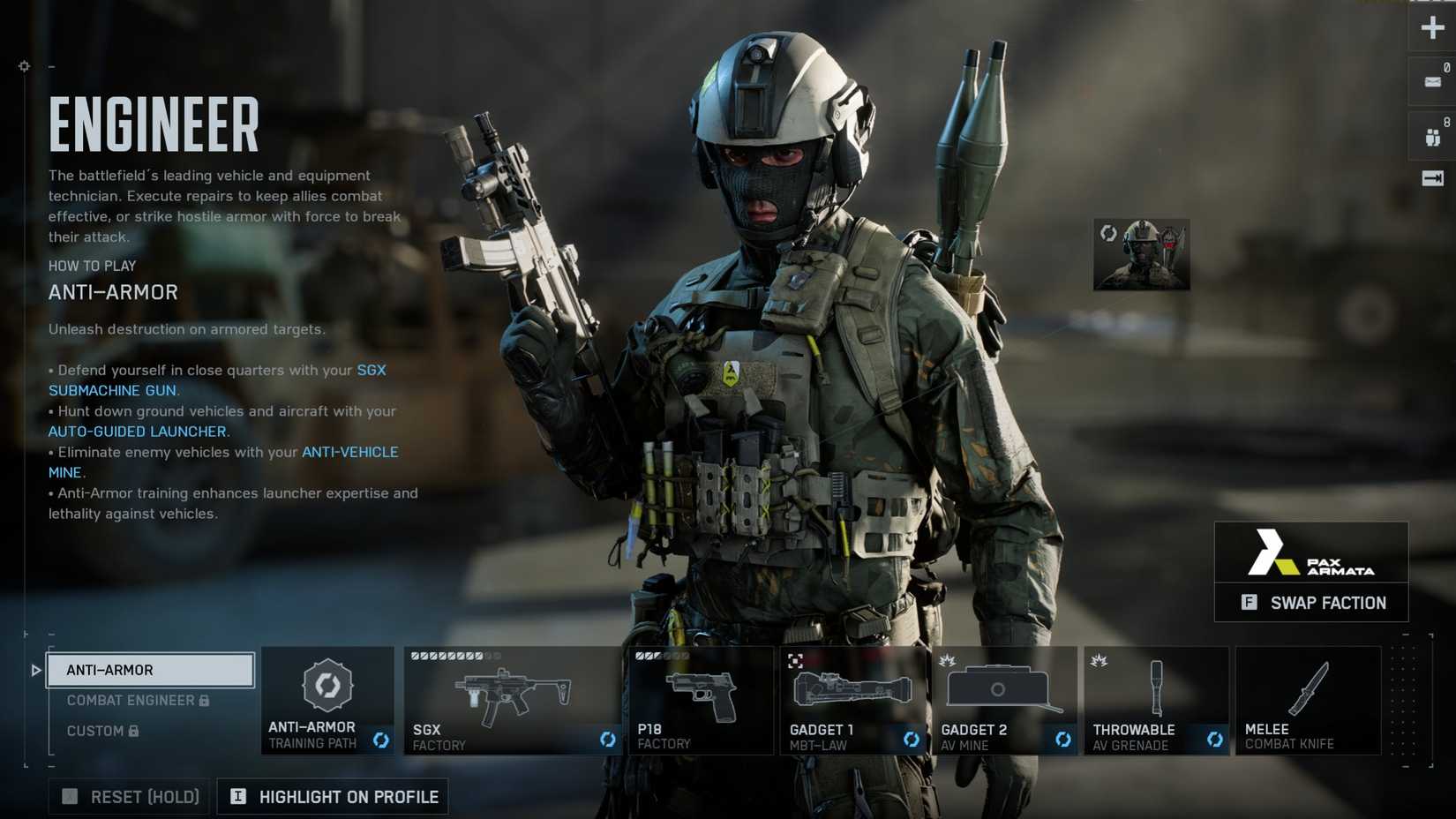Click the Reset (Hold) button
The image size is (1456, 819).
[x=130, y=797]
